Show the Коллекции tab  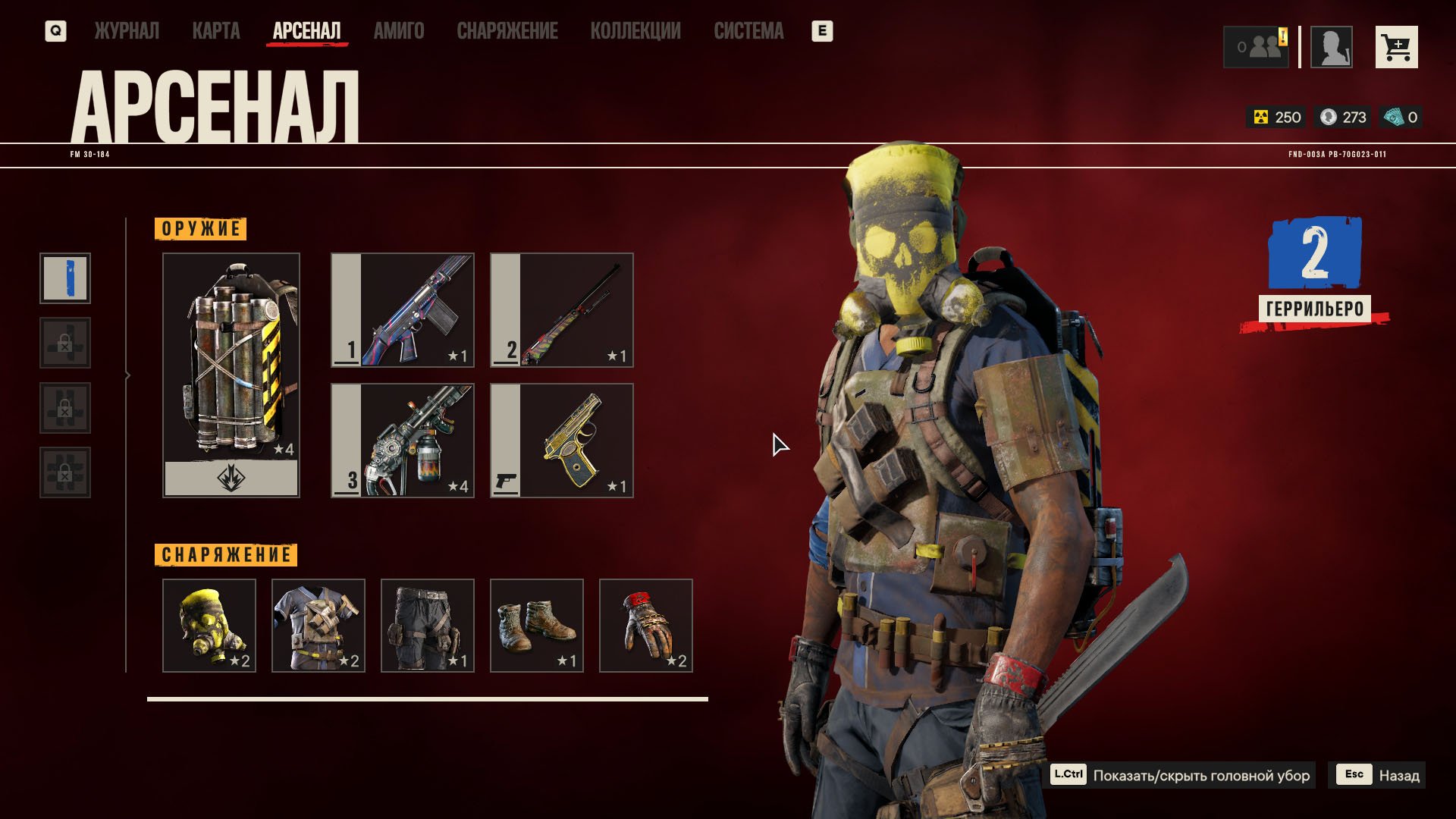(x=635, y=31)
